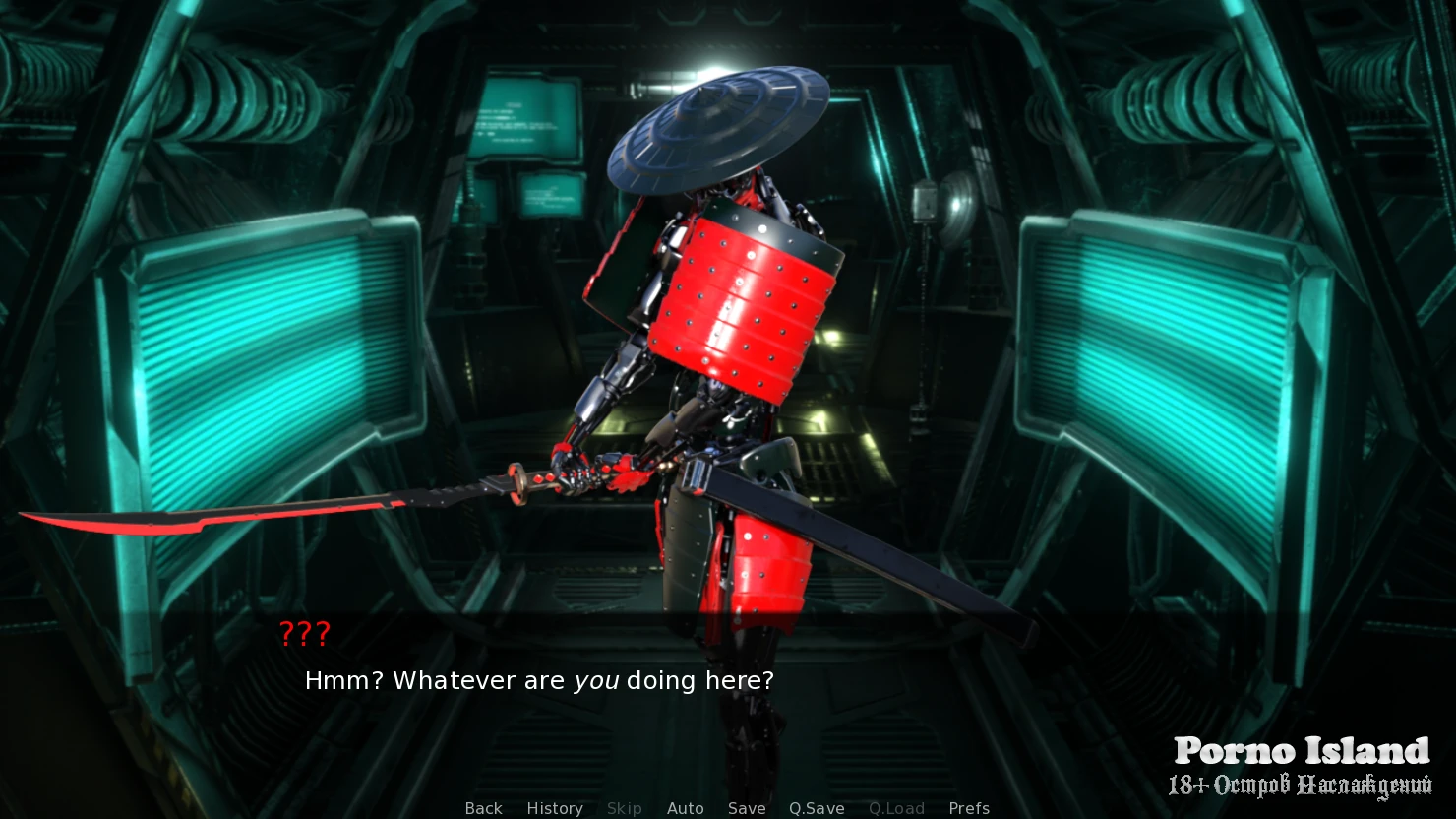
Task: Open the Prefs settings menu
Action: (x=969, y=808)
